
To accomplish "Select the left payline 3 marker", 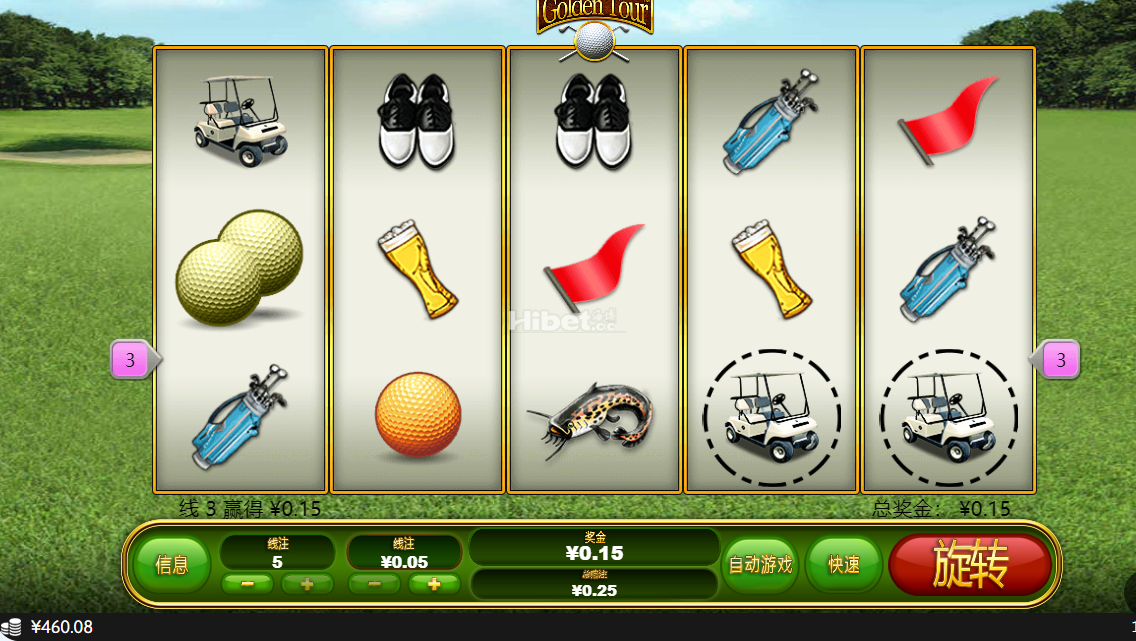I will pos(131,359).
